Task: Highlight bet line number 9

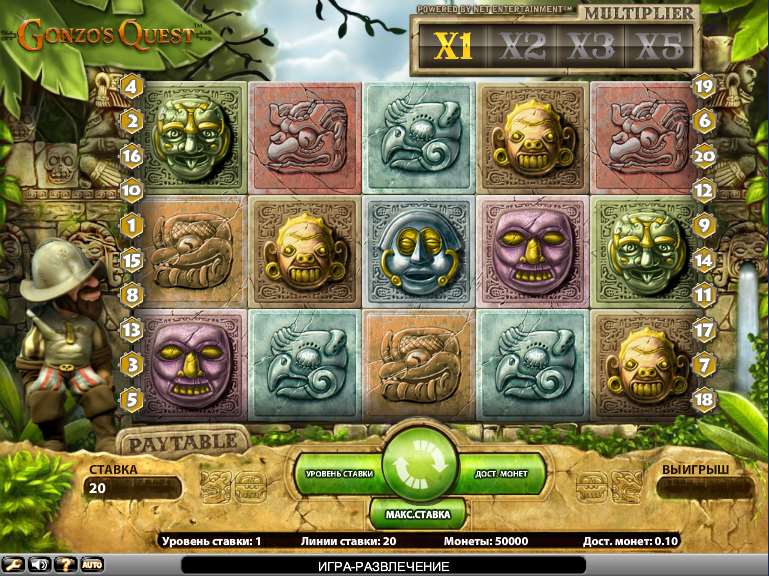Action: (704, 226)
